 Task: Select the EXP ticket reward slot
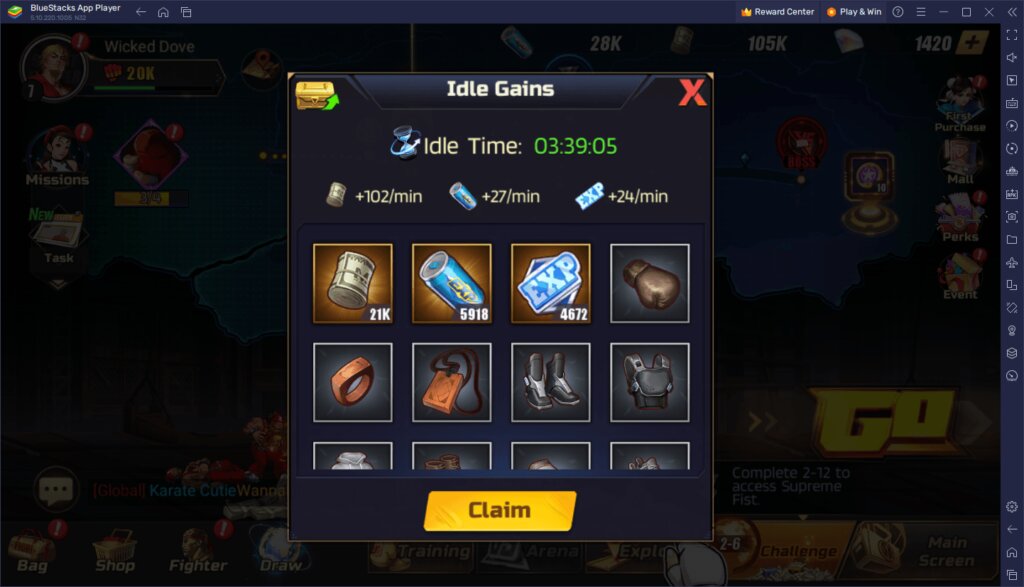click(550, 283)
